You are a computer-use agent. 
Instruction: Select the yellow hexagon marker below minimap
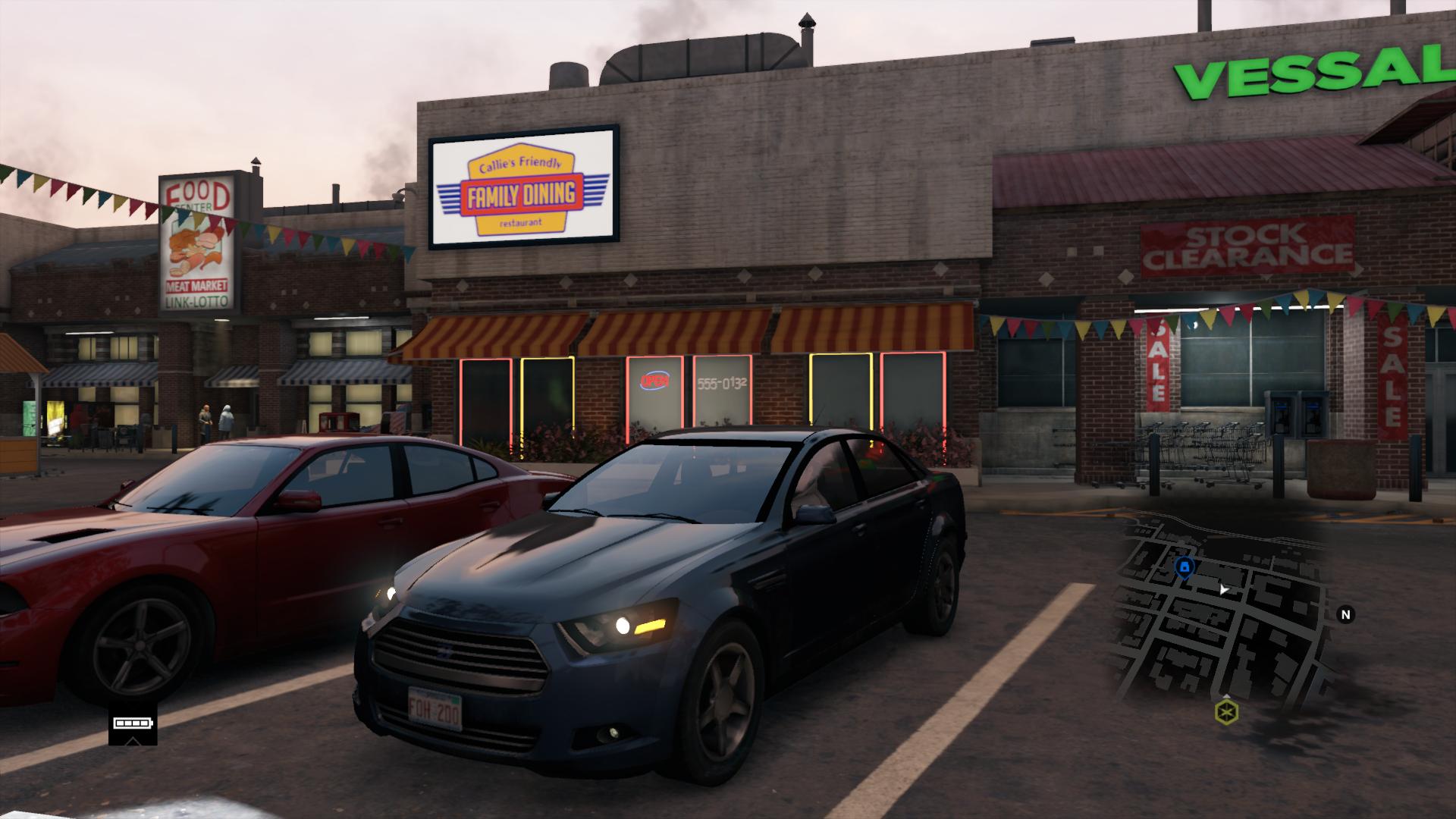pos(1226,712)
